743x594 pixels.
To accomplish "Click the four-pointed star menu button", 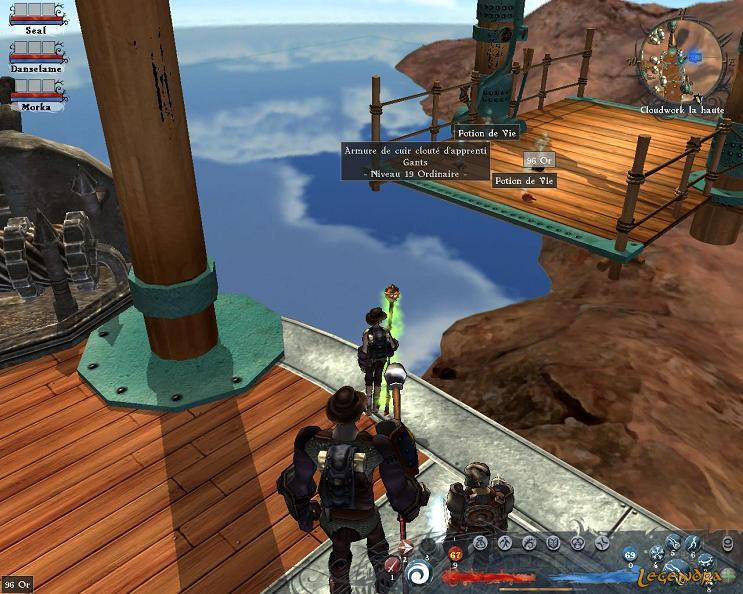I will coord(603,543).
